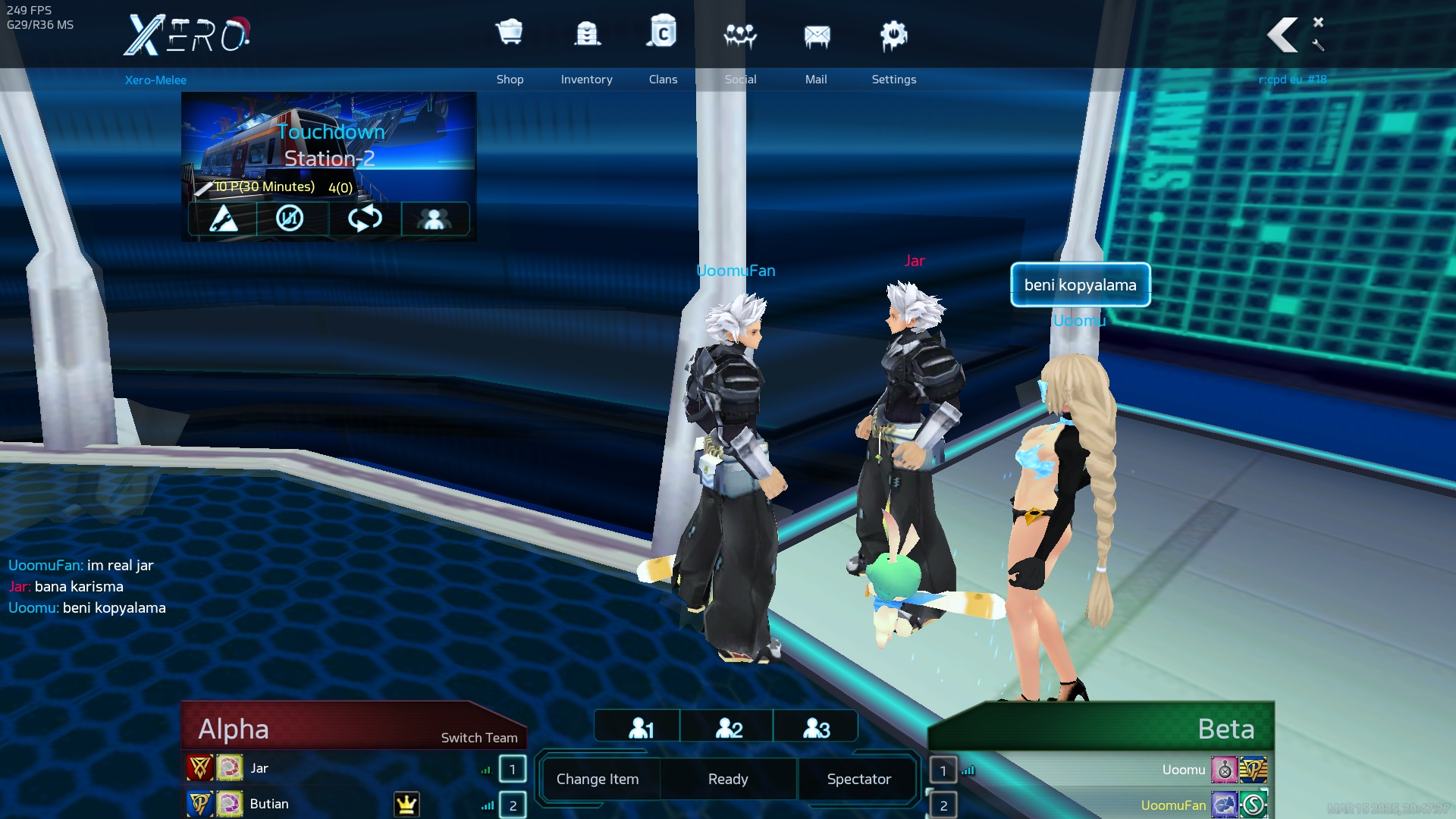Screen dimensions: 1456x819
Task: Click the back arrow to leave room
Action: [x=1282, y=35]
